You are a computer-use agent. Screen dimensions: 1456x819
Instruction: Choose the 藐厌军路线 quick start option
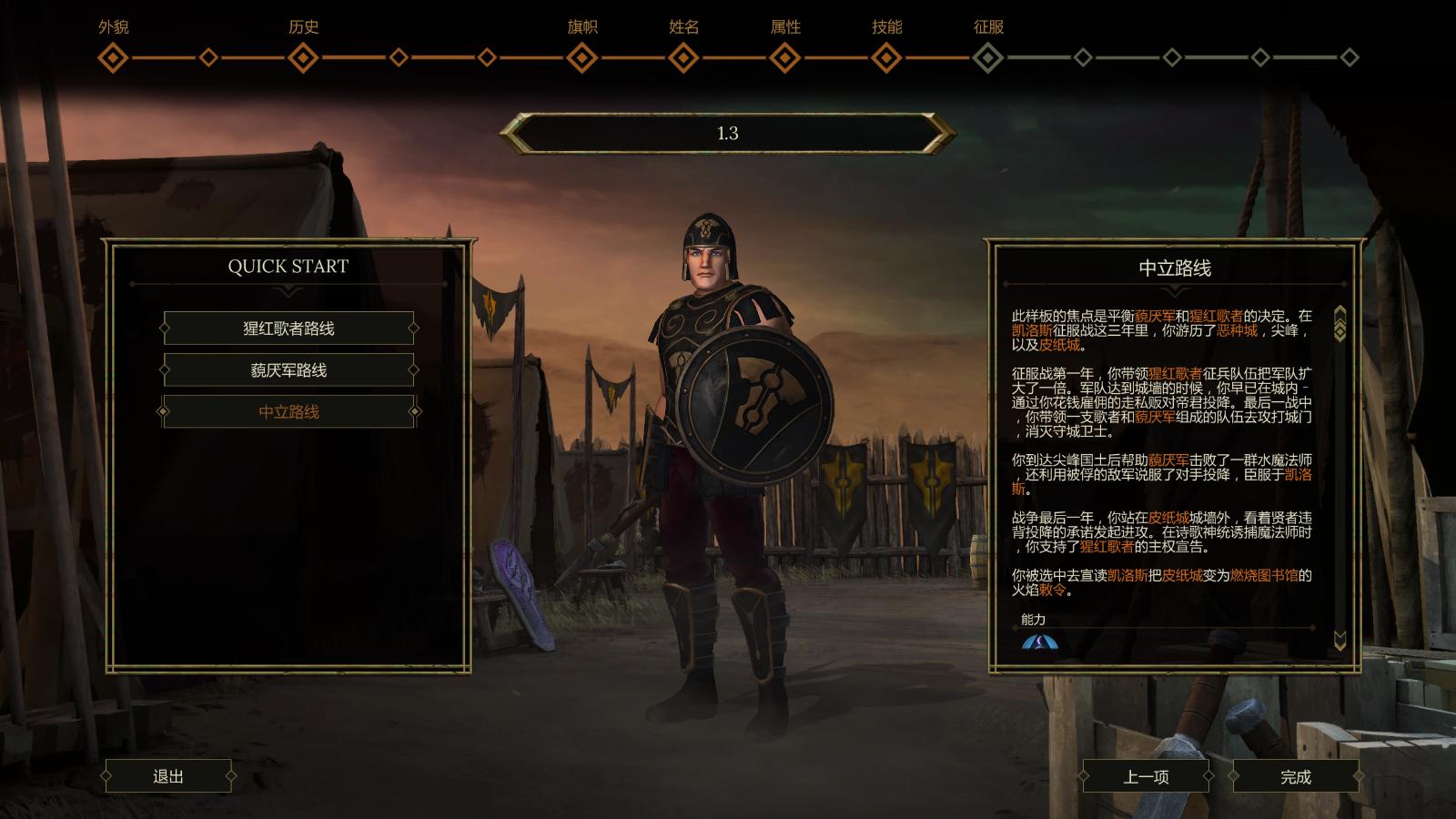click(x=288, y=370)
